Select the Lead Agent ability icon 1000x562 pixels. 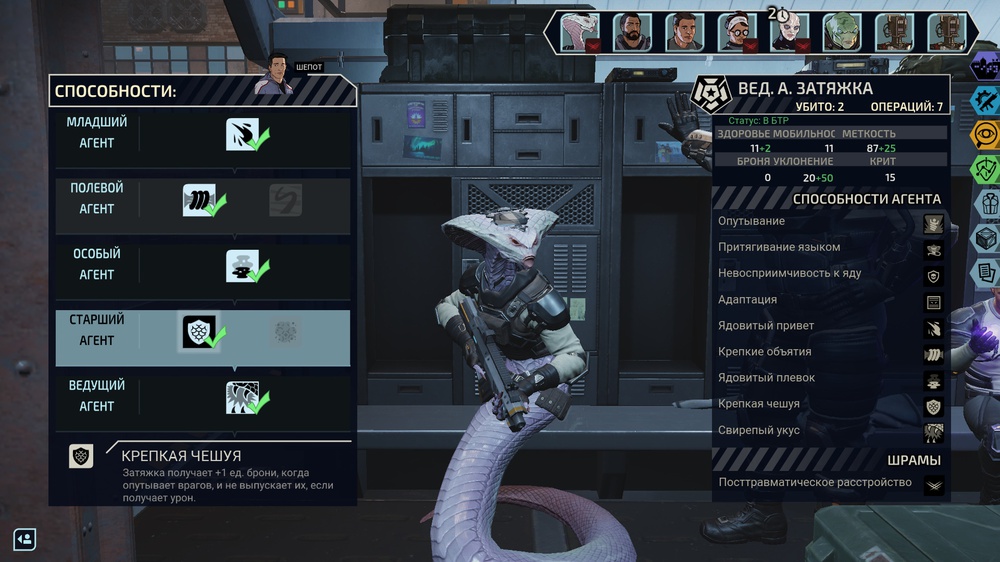pos(242,398)
